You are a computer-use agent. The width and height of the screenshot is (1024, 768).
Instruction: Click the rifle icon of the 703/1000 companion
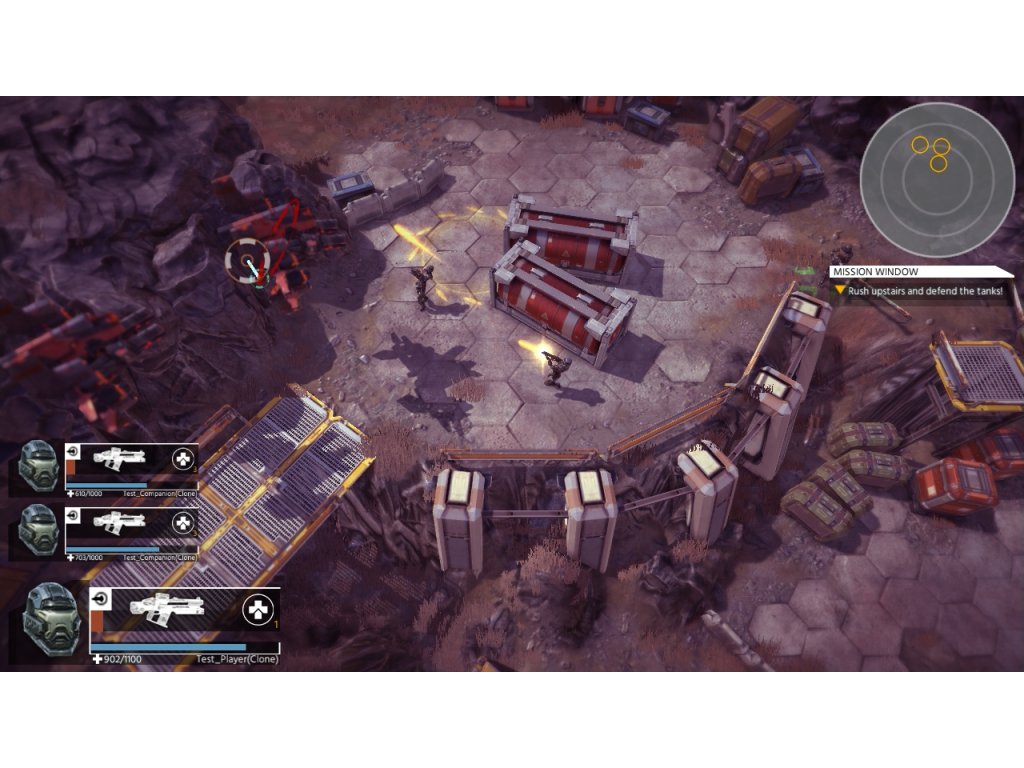coord(119,521)
